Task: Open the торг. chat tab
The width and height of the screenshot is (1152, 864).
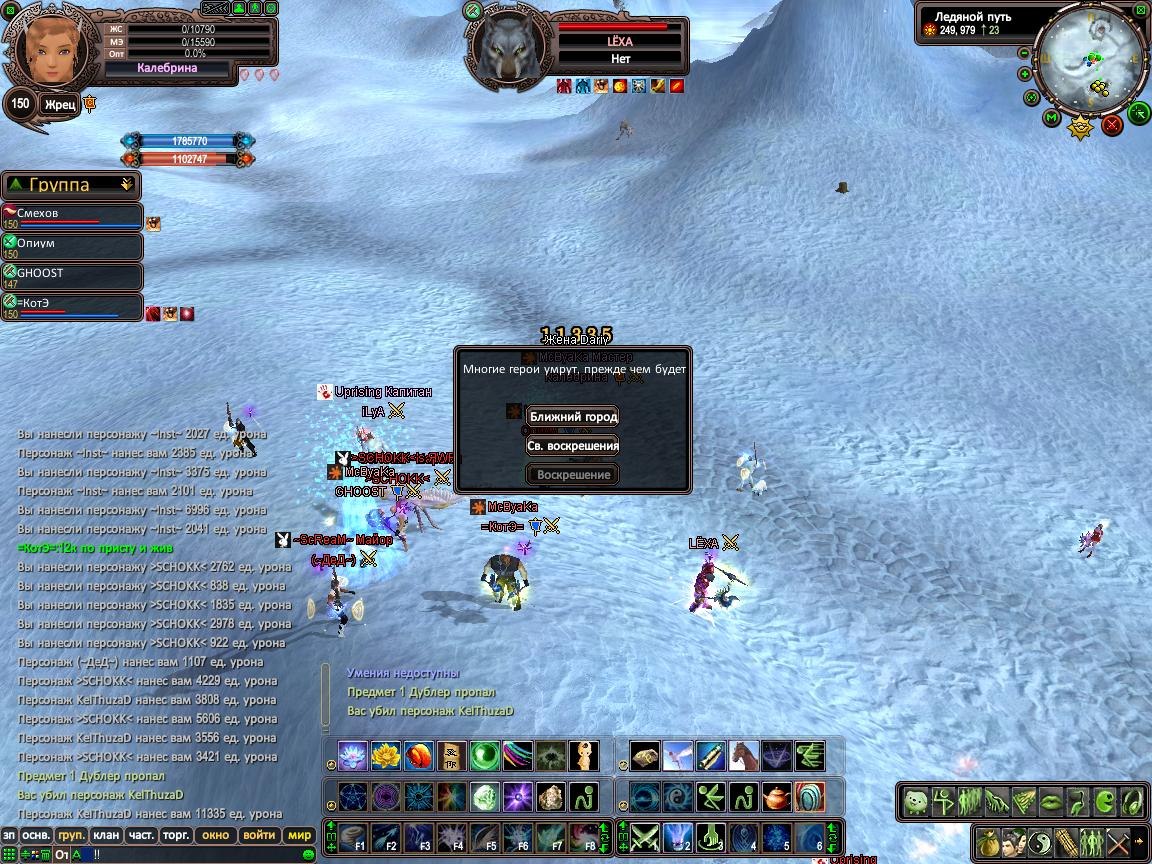Action: point(177,835)
